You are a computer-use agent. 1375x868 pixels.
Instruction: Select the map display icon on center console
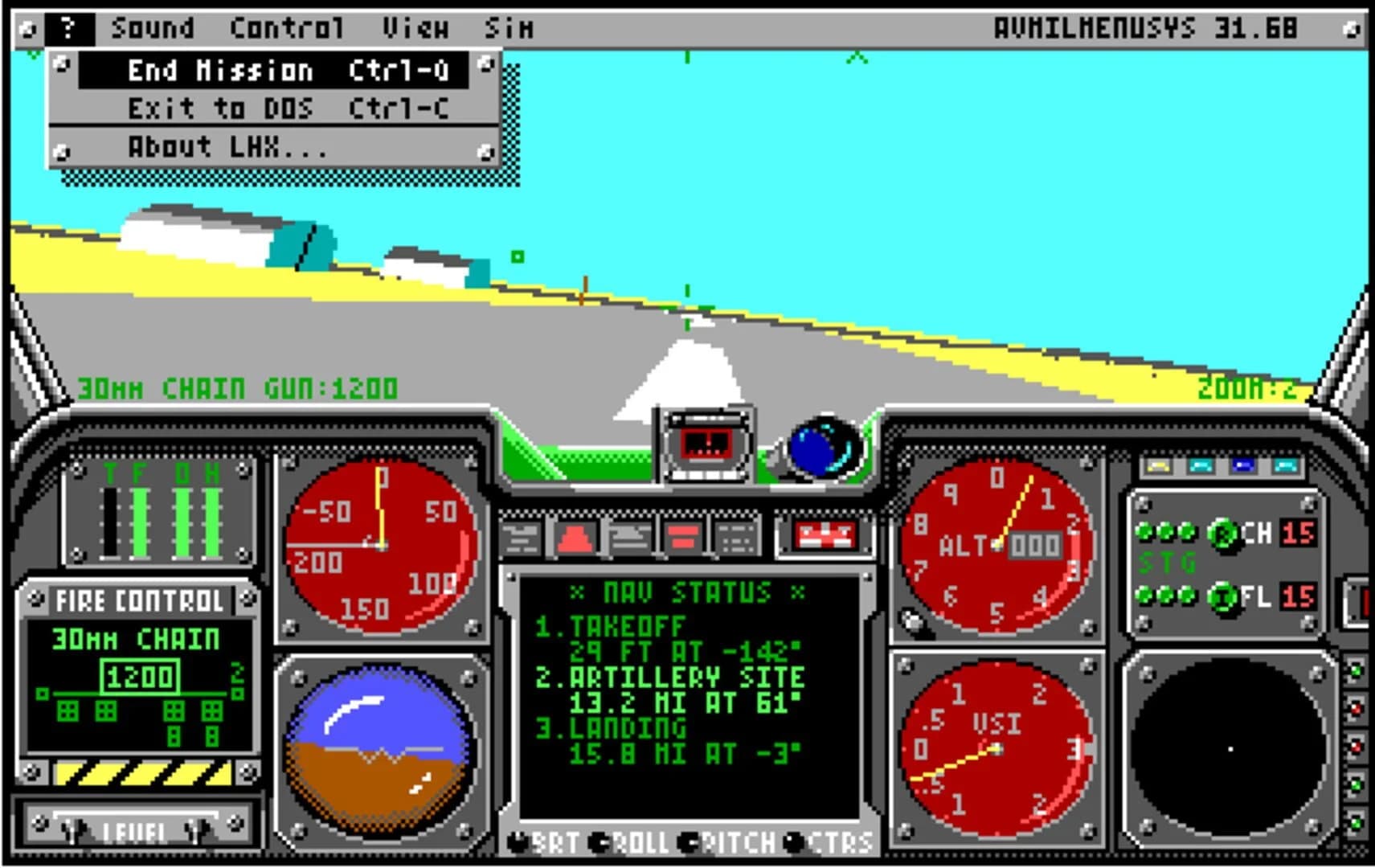(631, 537)
